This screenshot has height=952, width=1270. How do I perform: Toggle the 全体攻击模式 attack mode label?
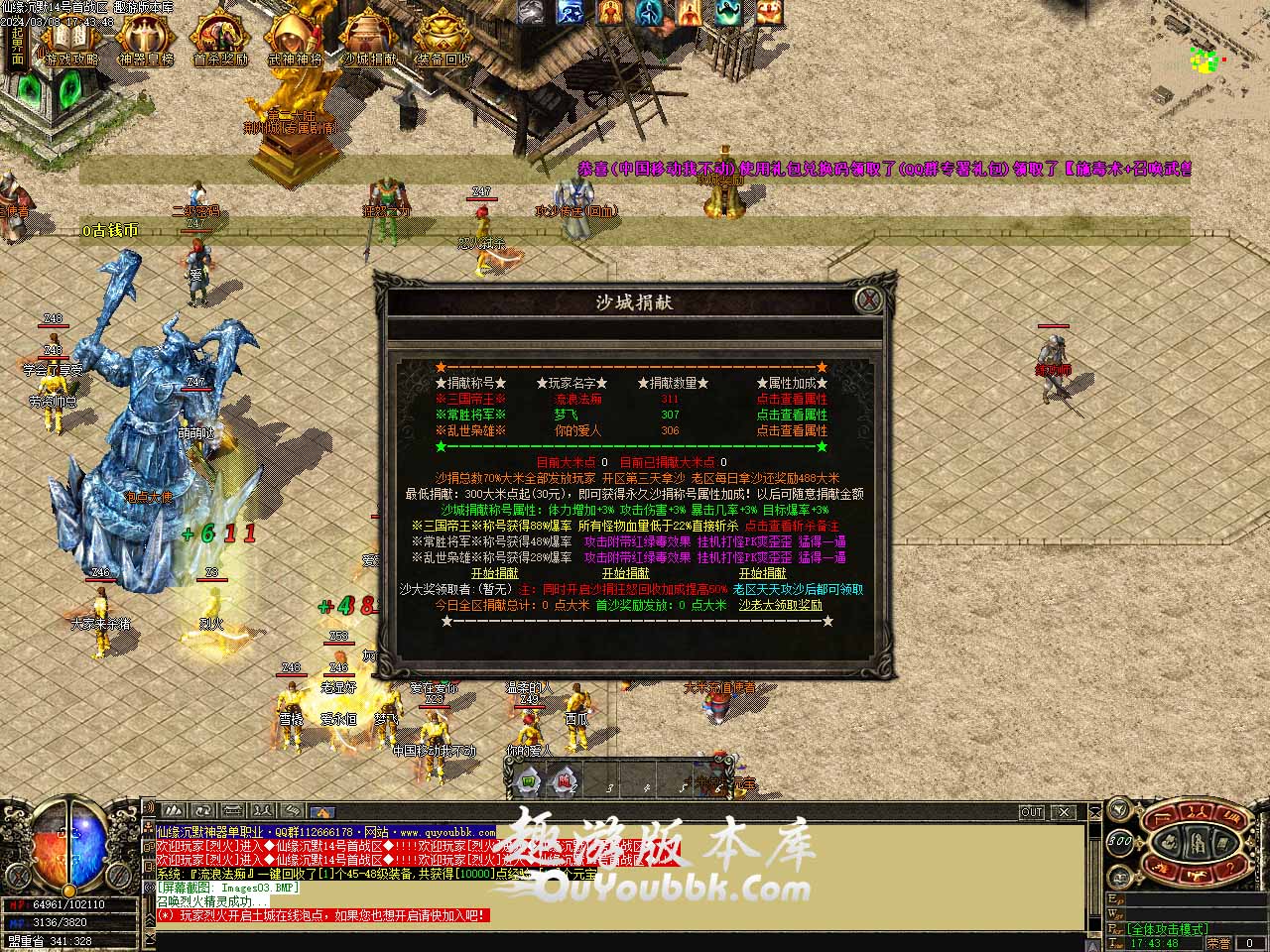(x=1167, y=929)
